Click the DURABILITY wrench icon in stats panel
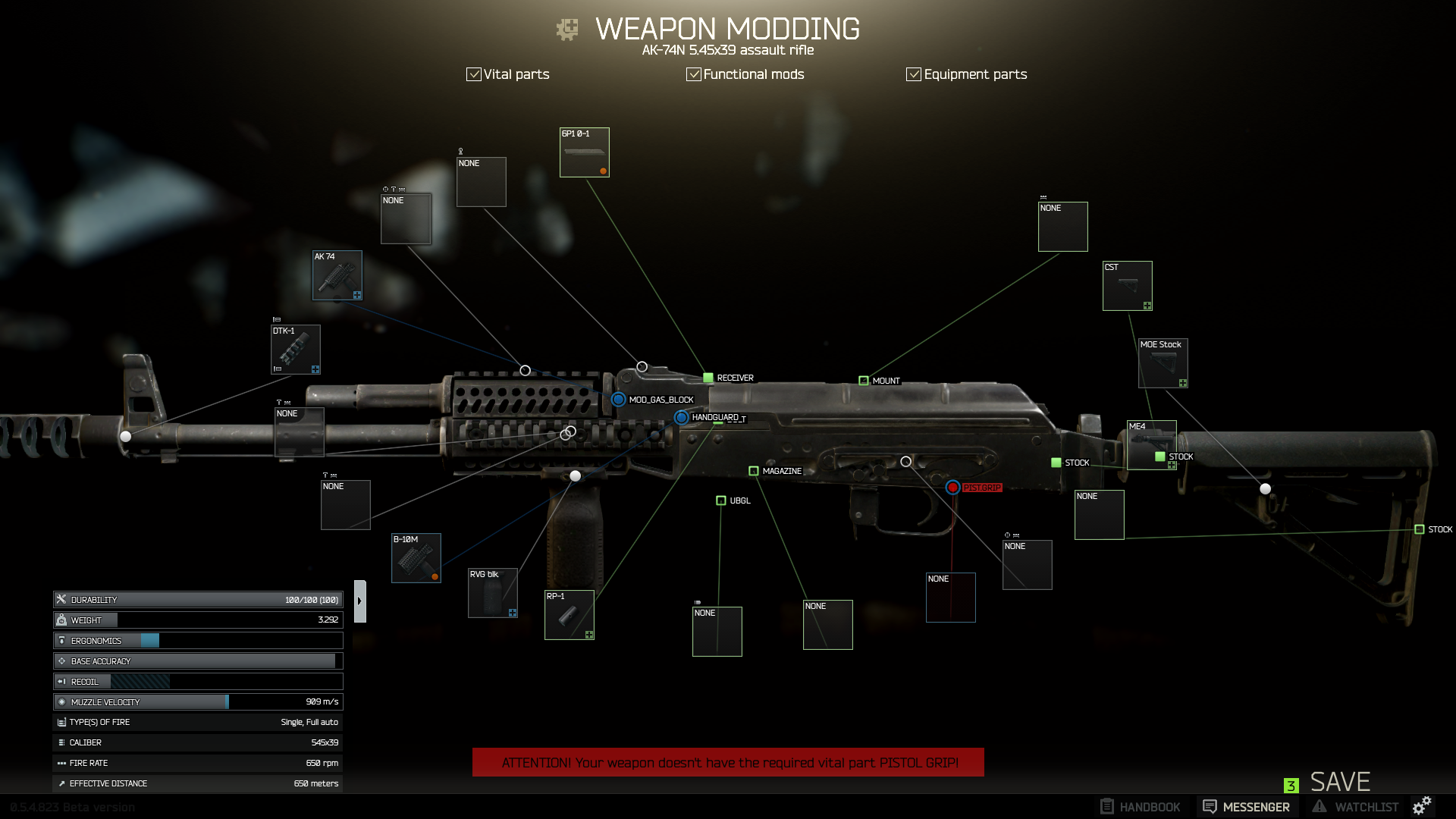1456x819 pixels. [62, 599]
